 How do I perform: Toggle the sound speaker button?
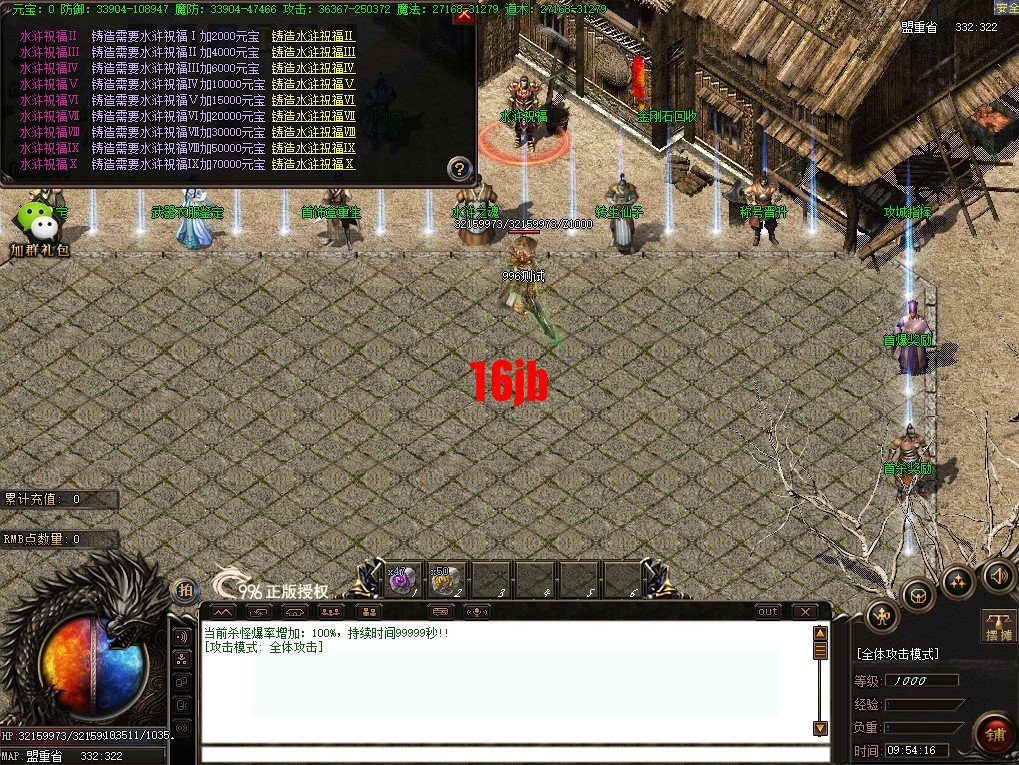(997, 575)
